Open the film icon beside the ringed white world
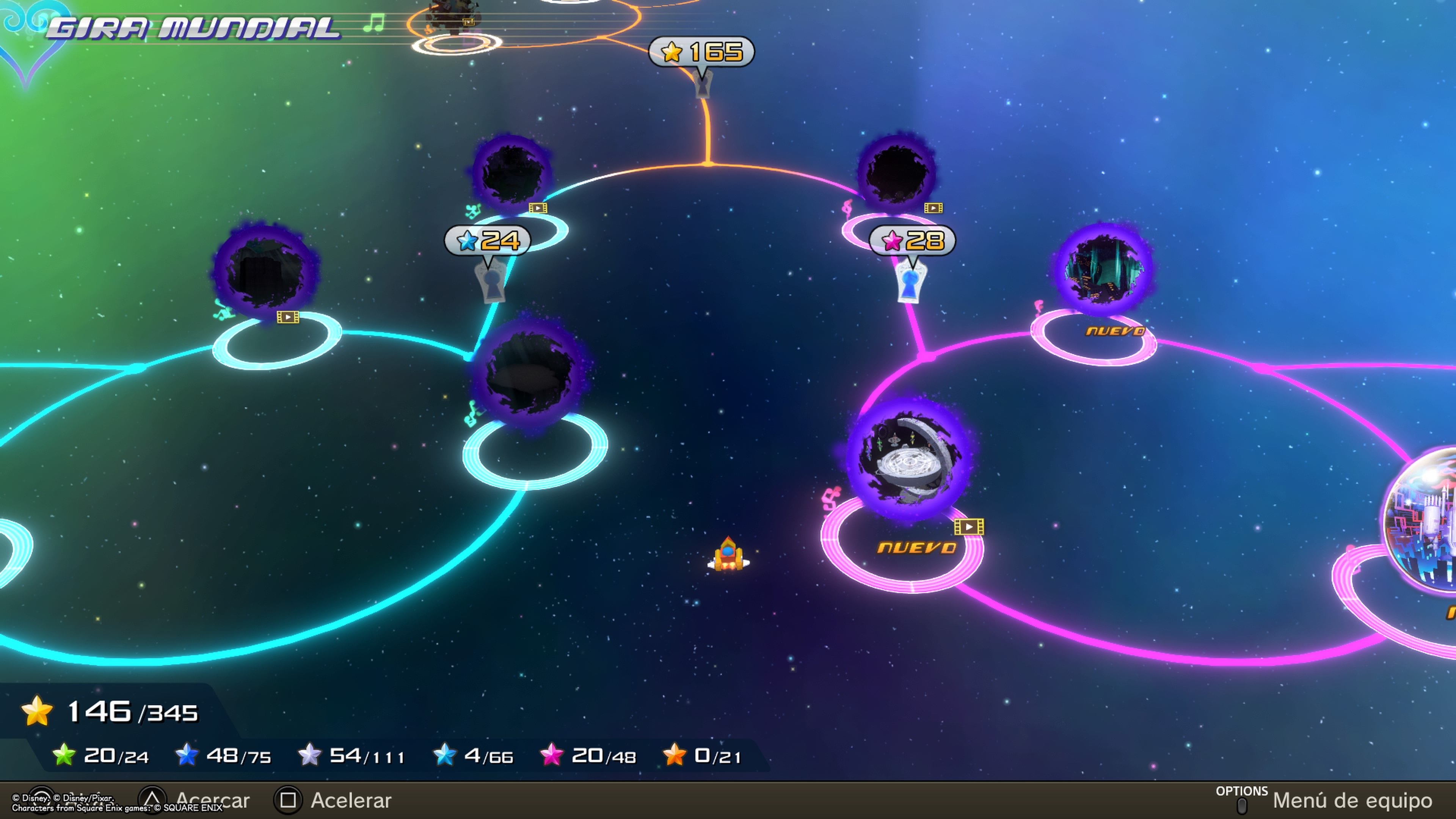The height and width of the screenshot is (819, 1456). click(x=969, y=527)
